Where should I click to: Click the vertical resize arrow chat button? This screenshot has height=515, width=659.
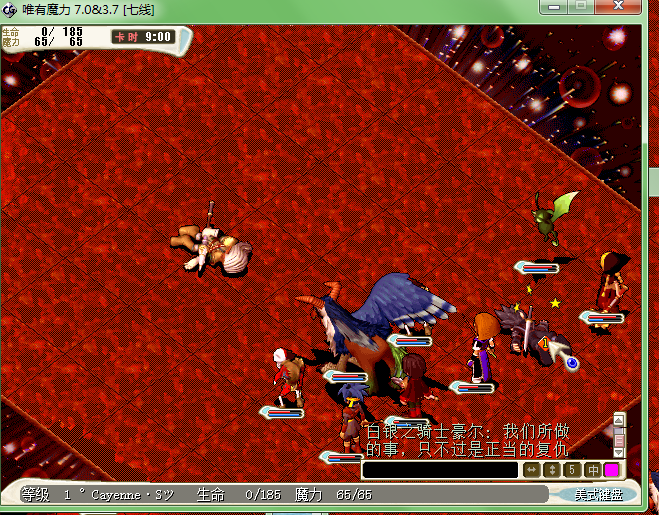(x=551, y=470)
